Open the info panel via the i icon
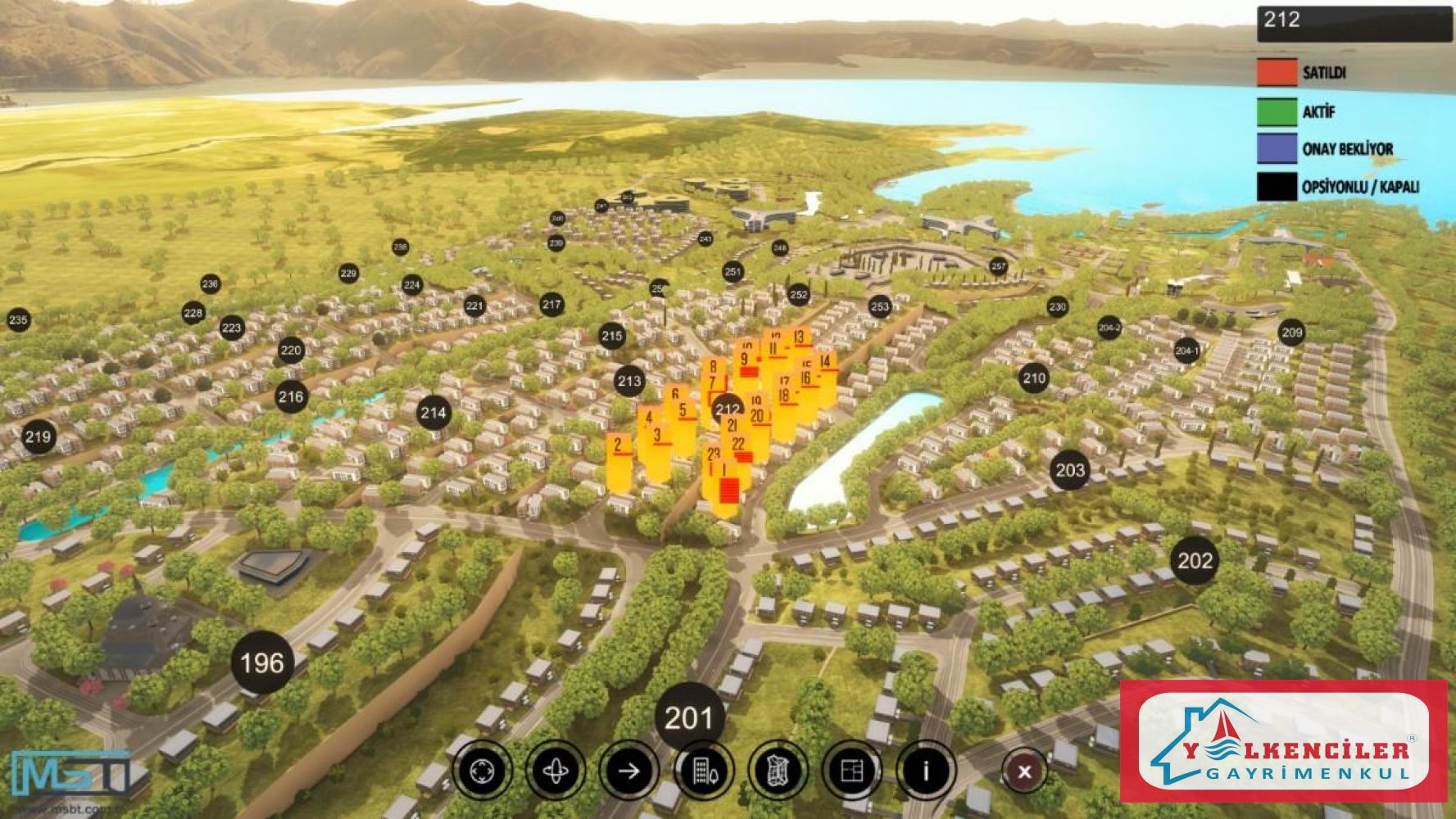The height and width of the screenshot is (819, 1456). tap(926, 771)
